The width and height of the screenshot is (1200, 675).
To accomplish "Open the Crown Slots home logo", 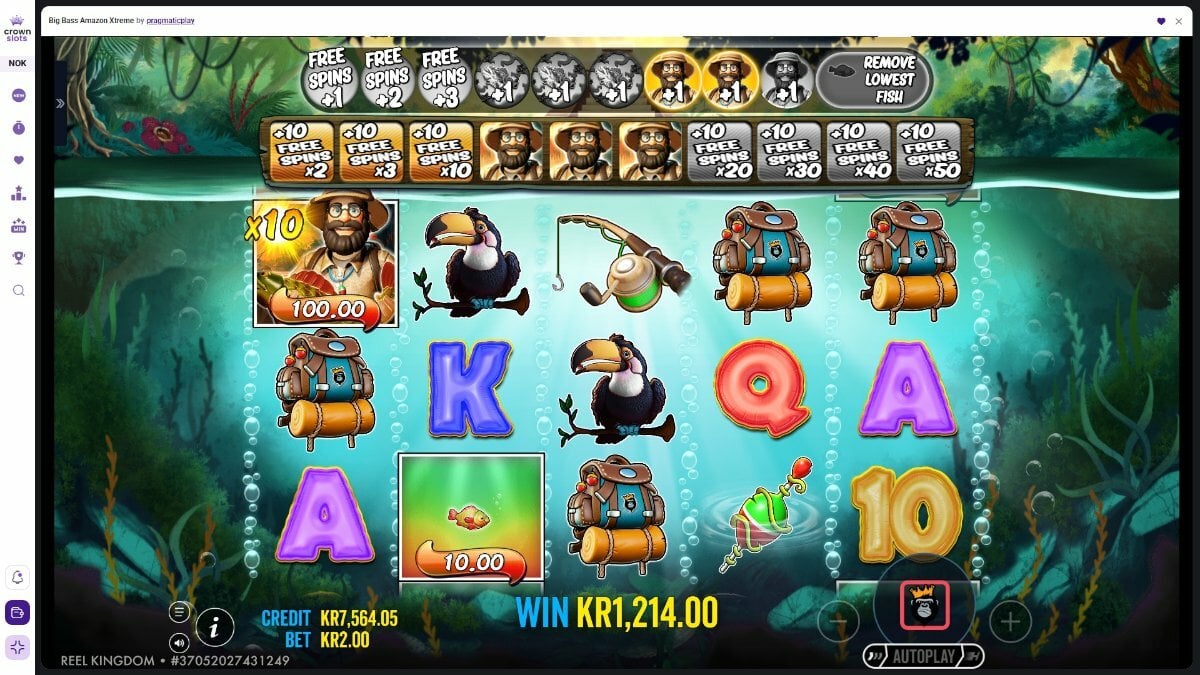I will (18, 27).
